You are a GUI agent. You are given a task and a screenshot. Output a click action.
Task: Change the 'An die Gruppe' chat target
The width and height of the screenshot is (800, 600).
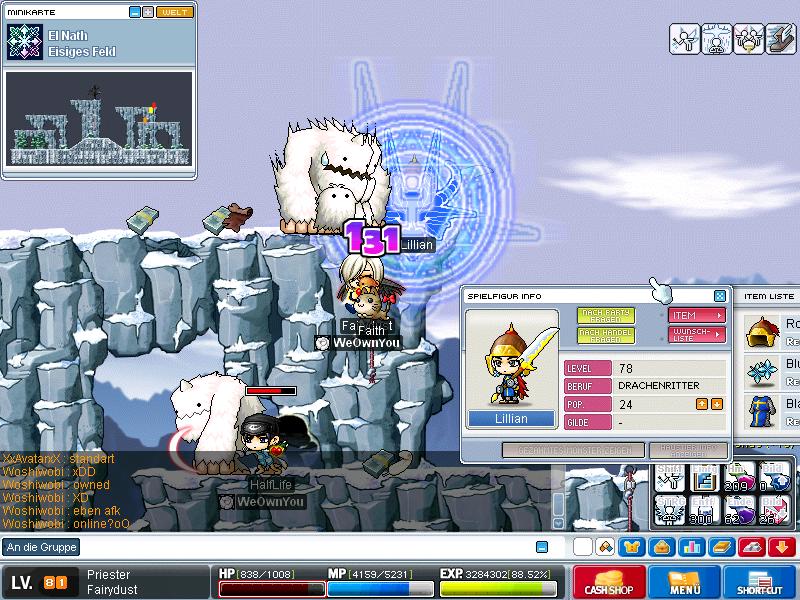click(41, 547)
